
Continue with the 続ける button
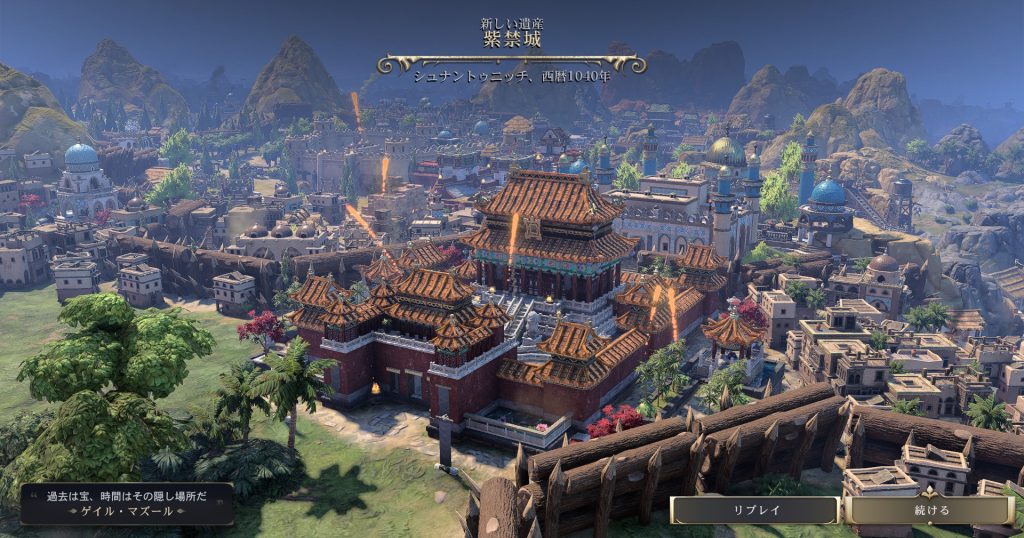[x=930, y=510]
